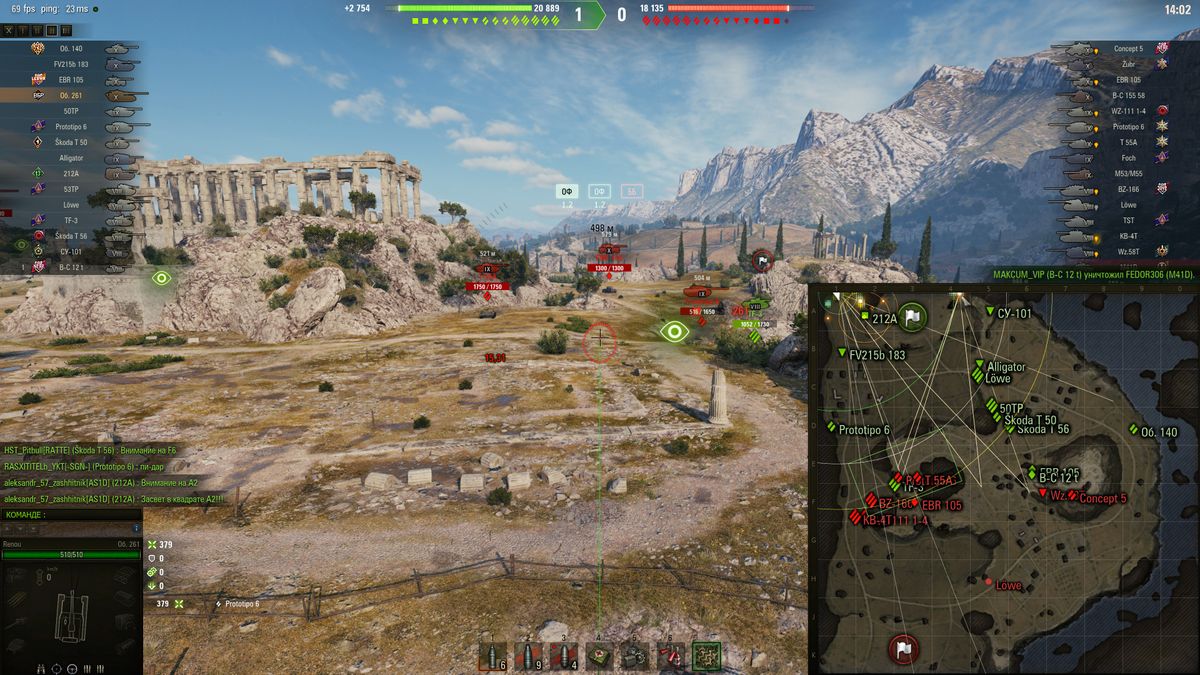Open the blue info button under chat

pos(136,528)
